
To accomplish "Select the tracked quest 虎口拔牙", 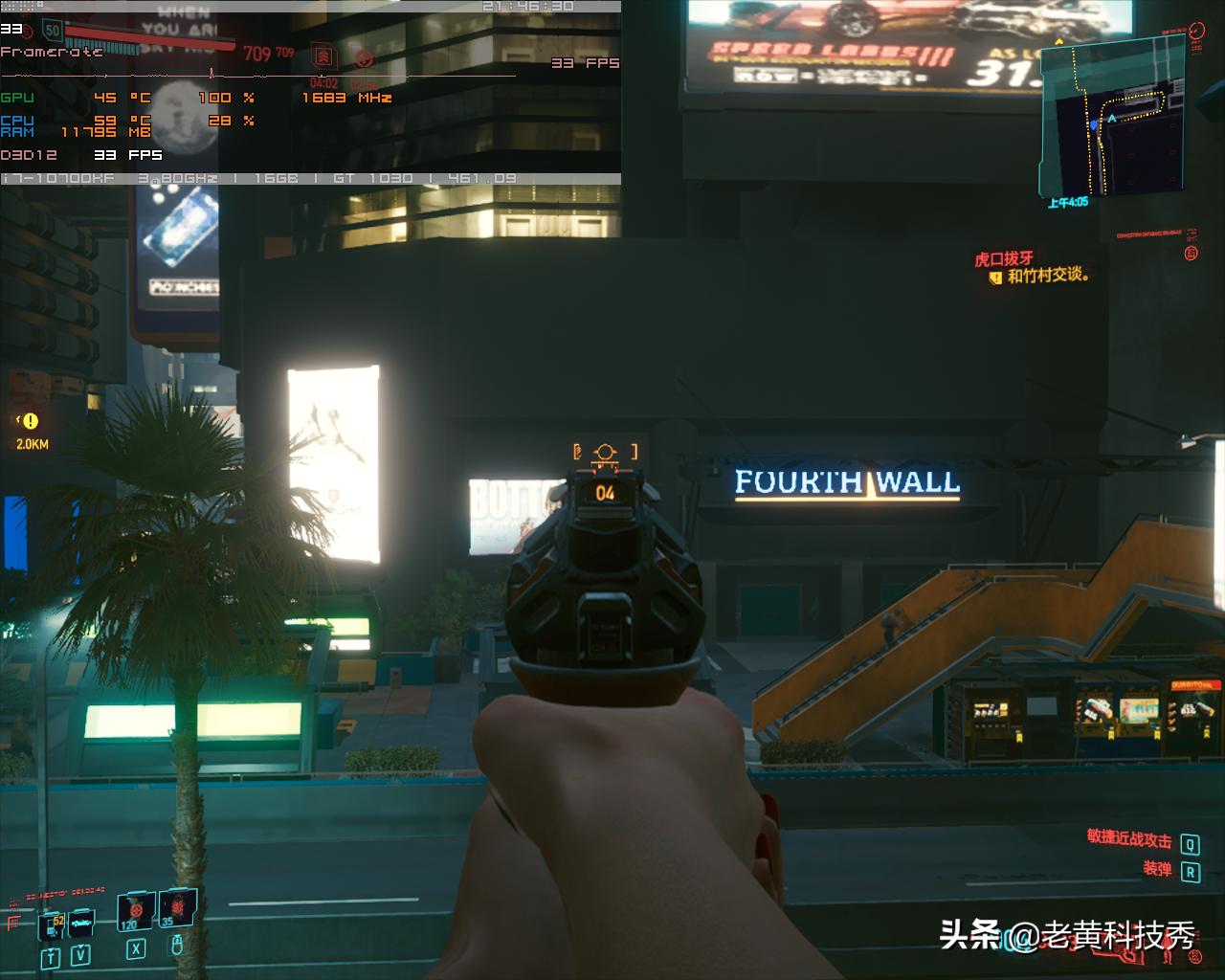I will [x=1004, y=258].
